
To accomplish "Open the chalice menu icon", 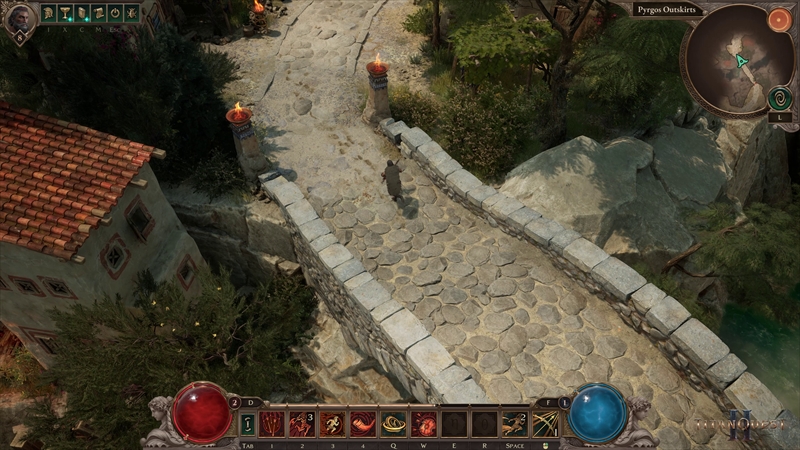I will tap(65, 13).
